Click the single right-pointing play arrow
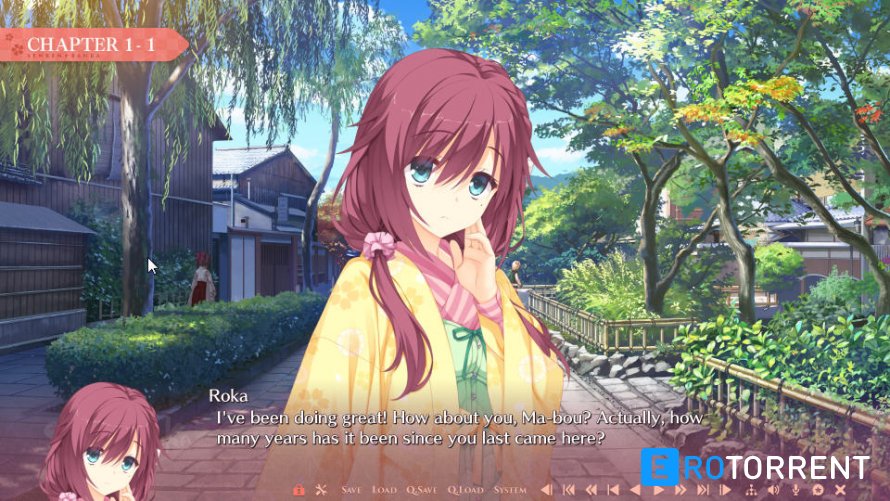This screenshot has width=890, height=501. click(x=658, y=490)
